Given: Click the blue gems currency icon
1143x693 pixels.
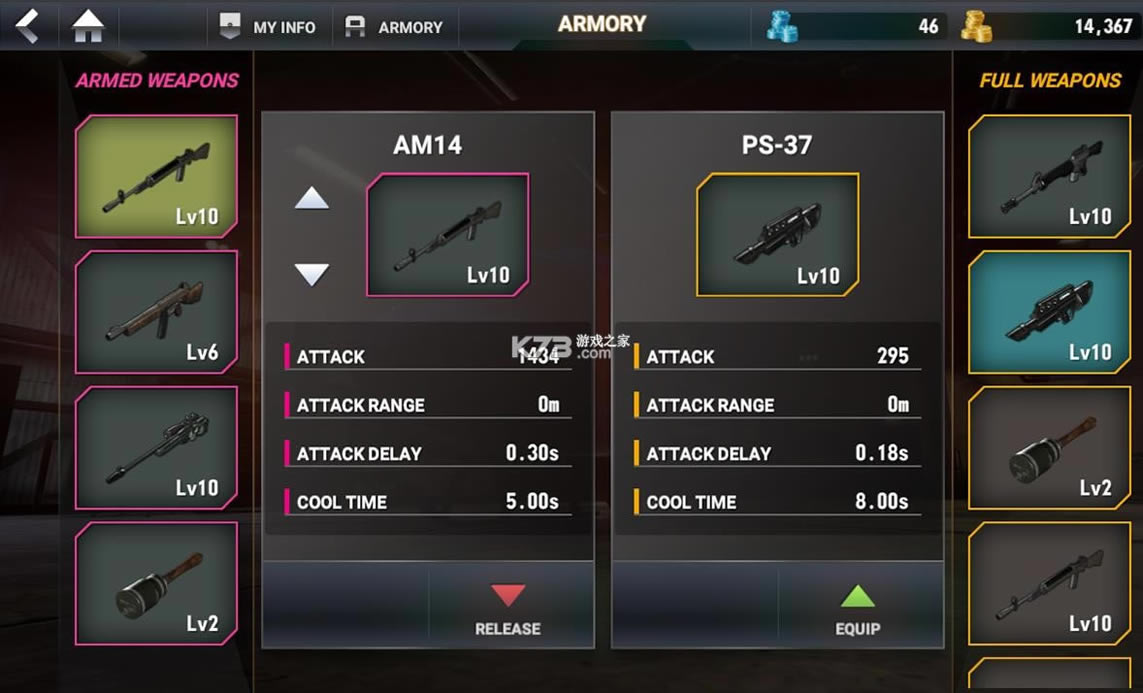Looking at the screenshot, I should pos(782,27).
